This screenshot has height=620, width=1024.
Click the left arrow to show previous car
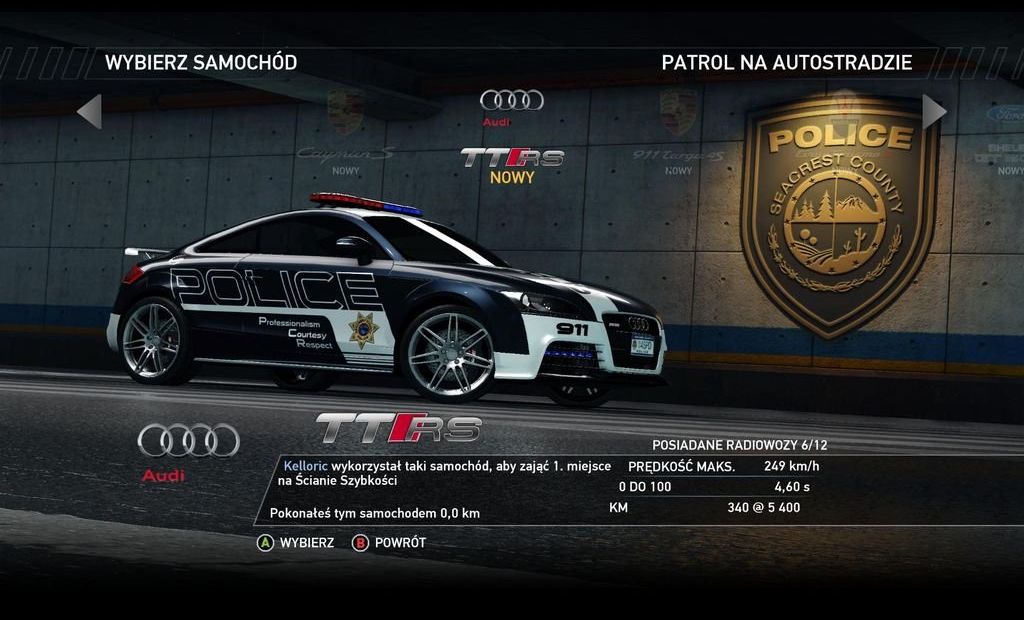pyautogui.click(x=90, y=111)
